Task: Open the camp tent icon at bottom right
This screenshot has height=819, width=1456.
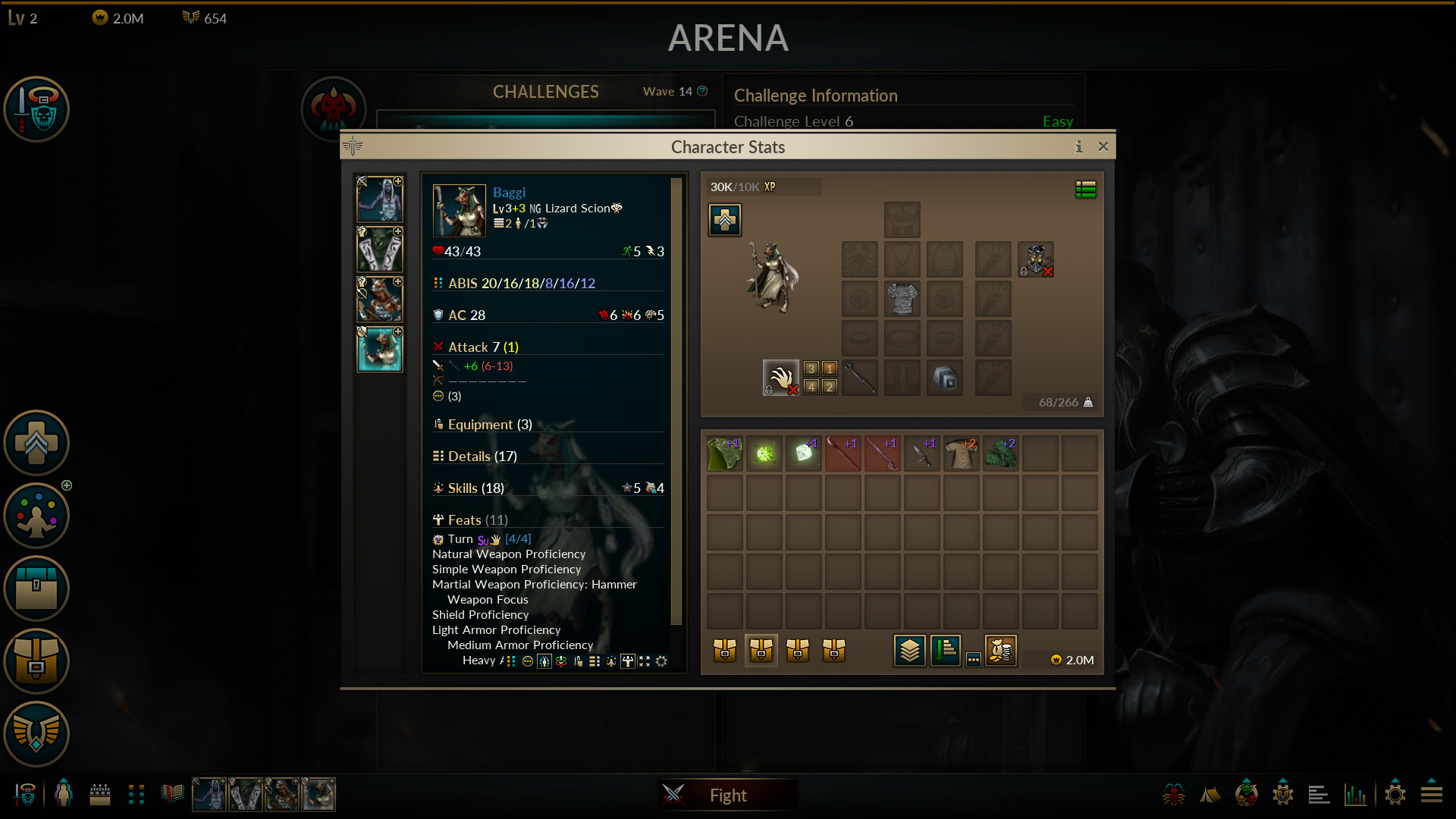Action: pyautogui.click(x=1210, y=794)
